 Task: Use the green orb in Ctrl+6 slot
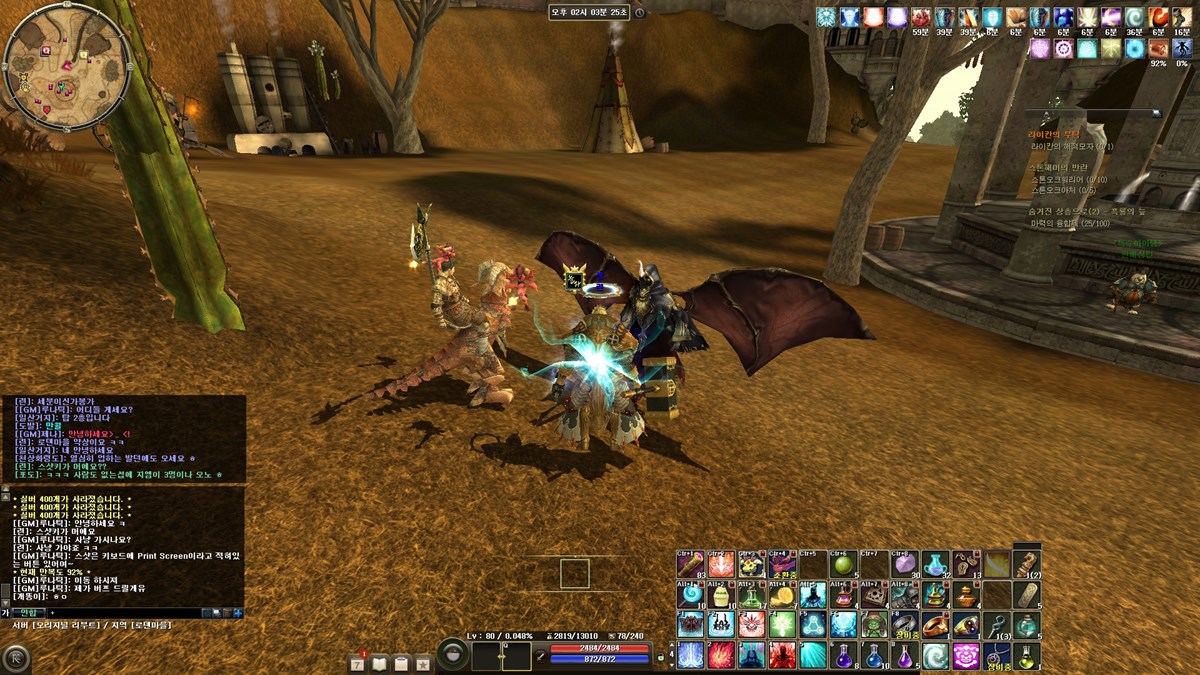click(843, 565)
